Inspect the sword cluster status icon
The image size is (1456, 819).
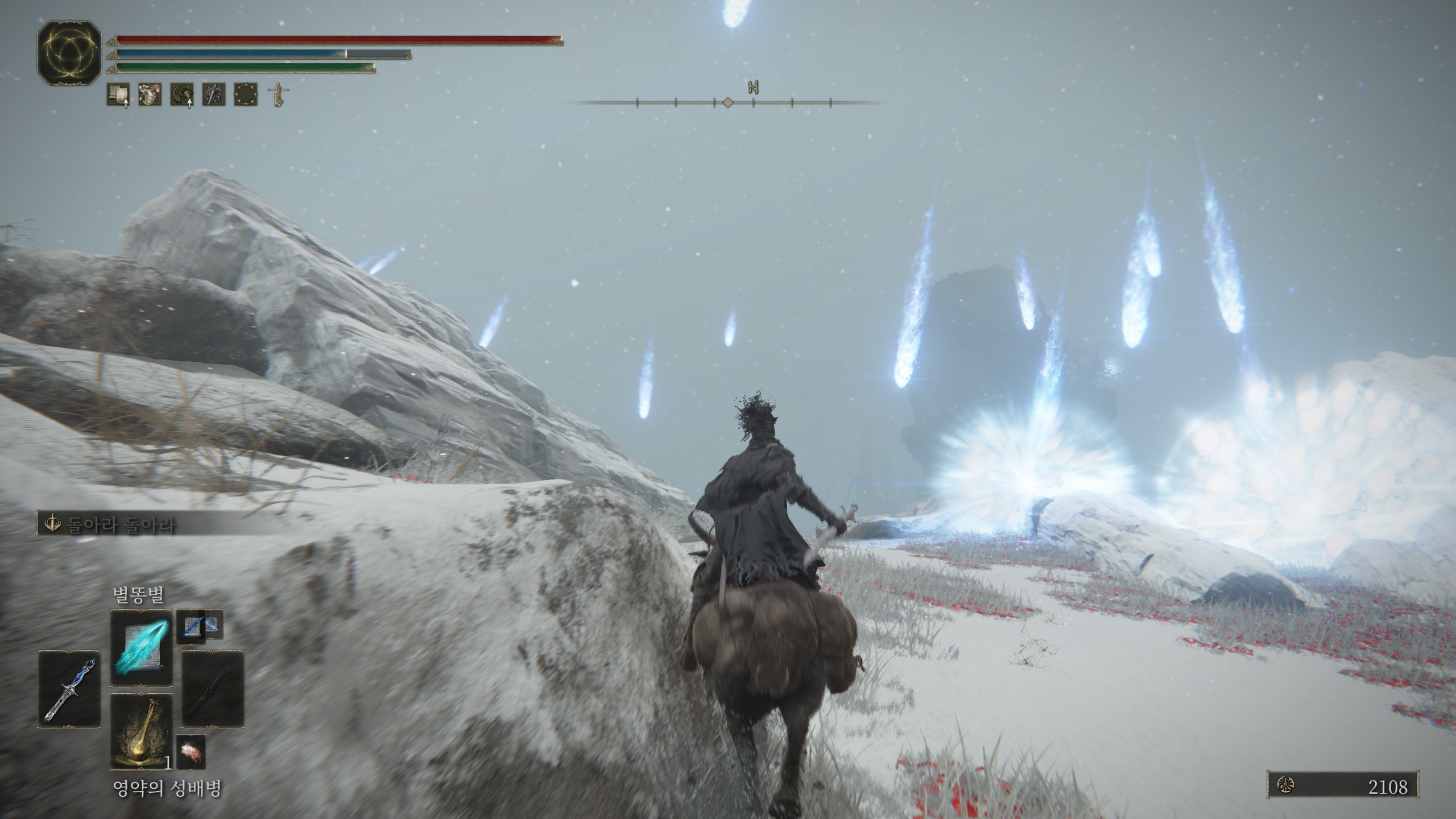tap(214, 94)
